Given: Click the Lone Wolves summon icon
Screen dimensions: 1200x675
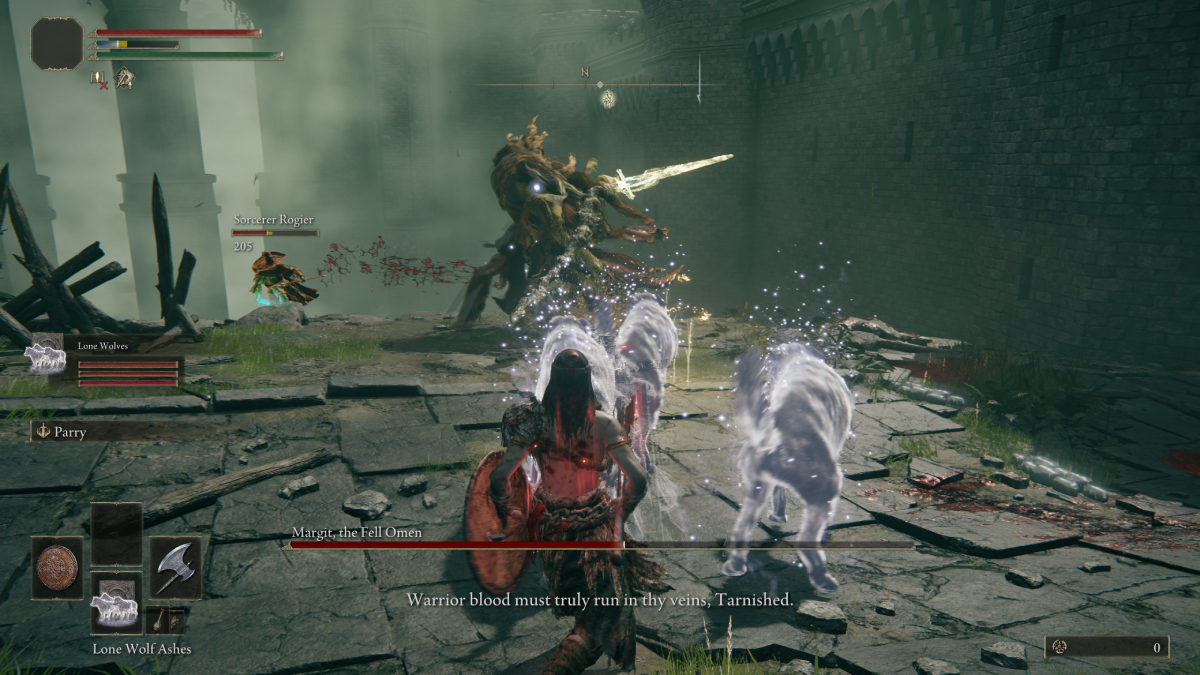Looking at the screenshot, I should (46, 355).
